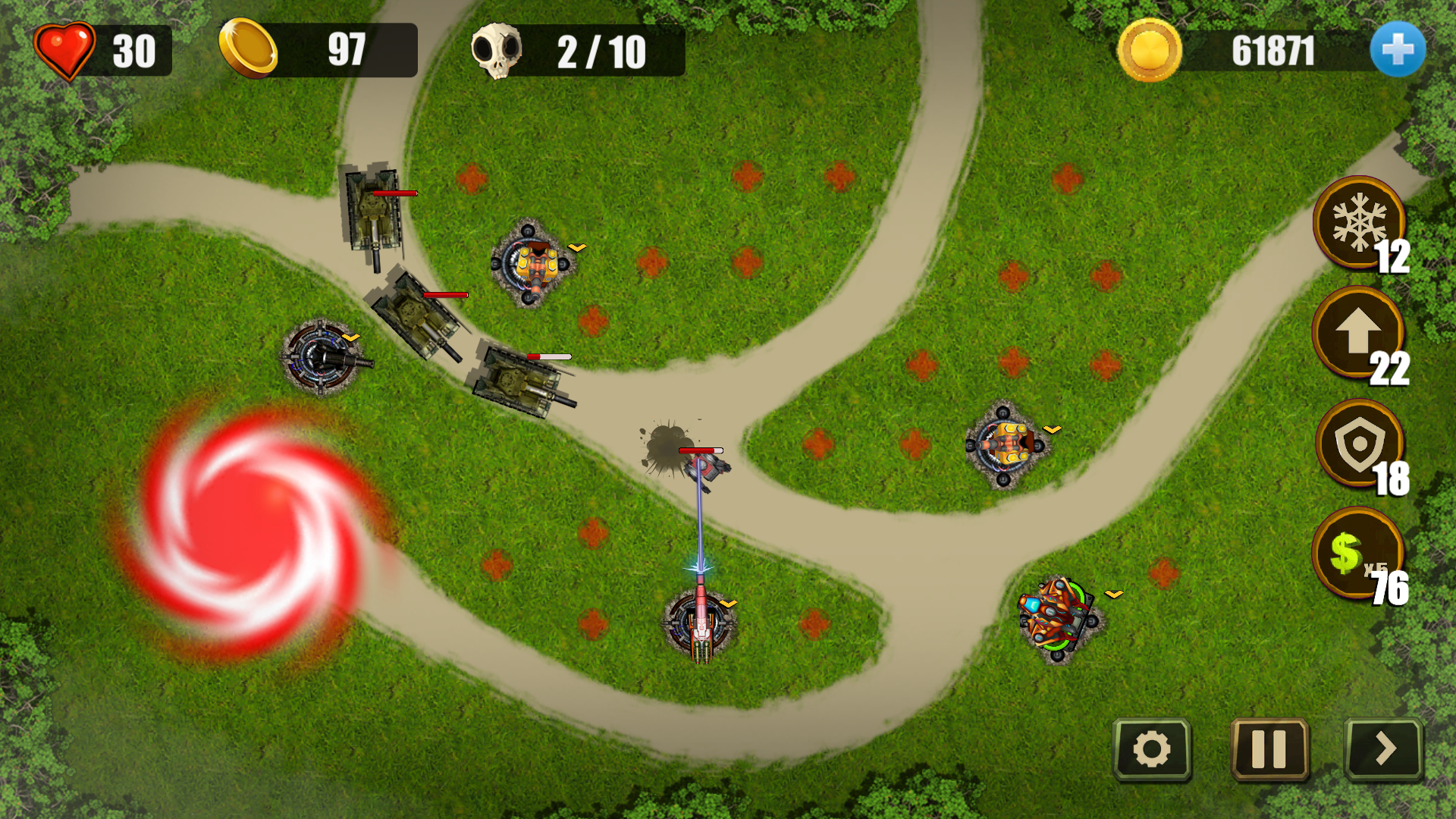The height and width of the screenshot is (819, 1456).
Task: Click the next arrow speed button
Action: 1384,749
